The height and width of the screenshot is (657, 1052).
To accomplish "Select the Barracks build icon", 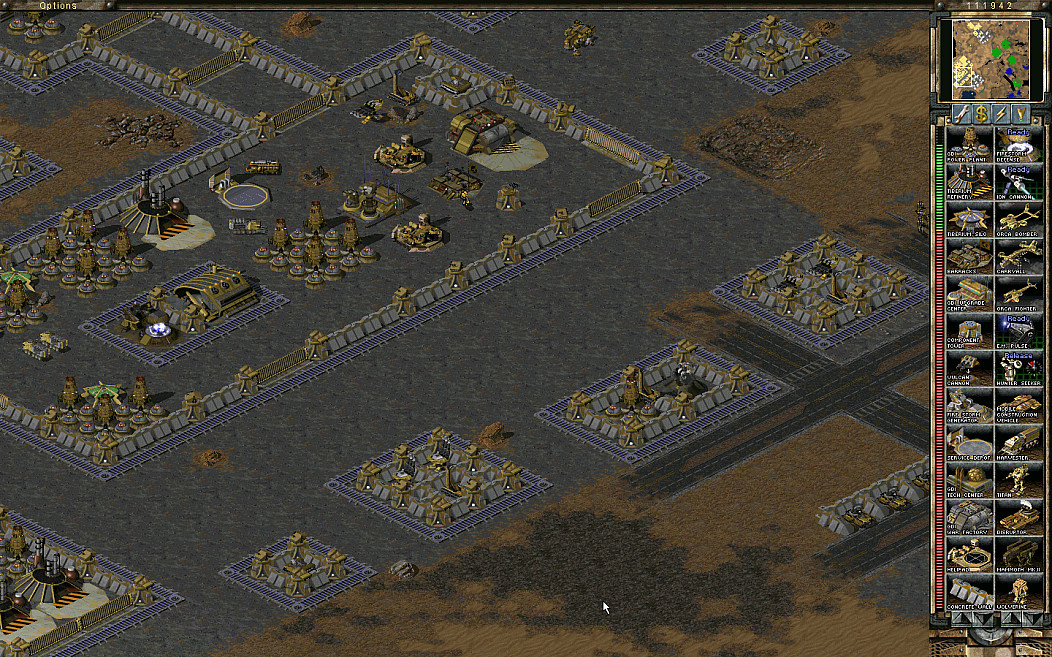I will coord(968,256).
